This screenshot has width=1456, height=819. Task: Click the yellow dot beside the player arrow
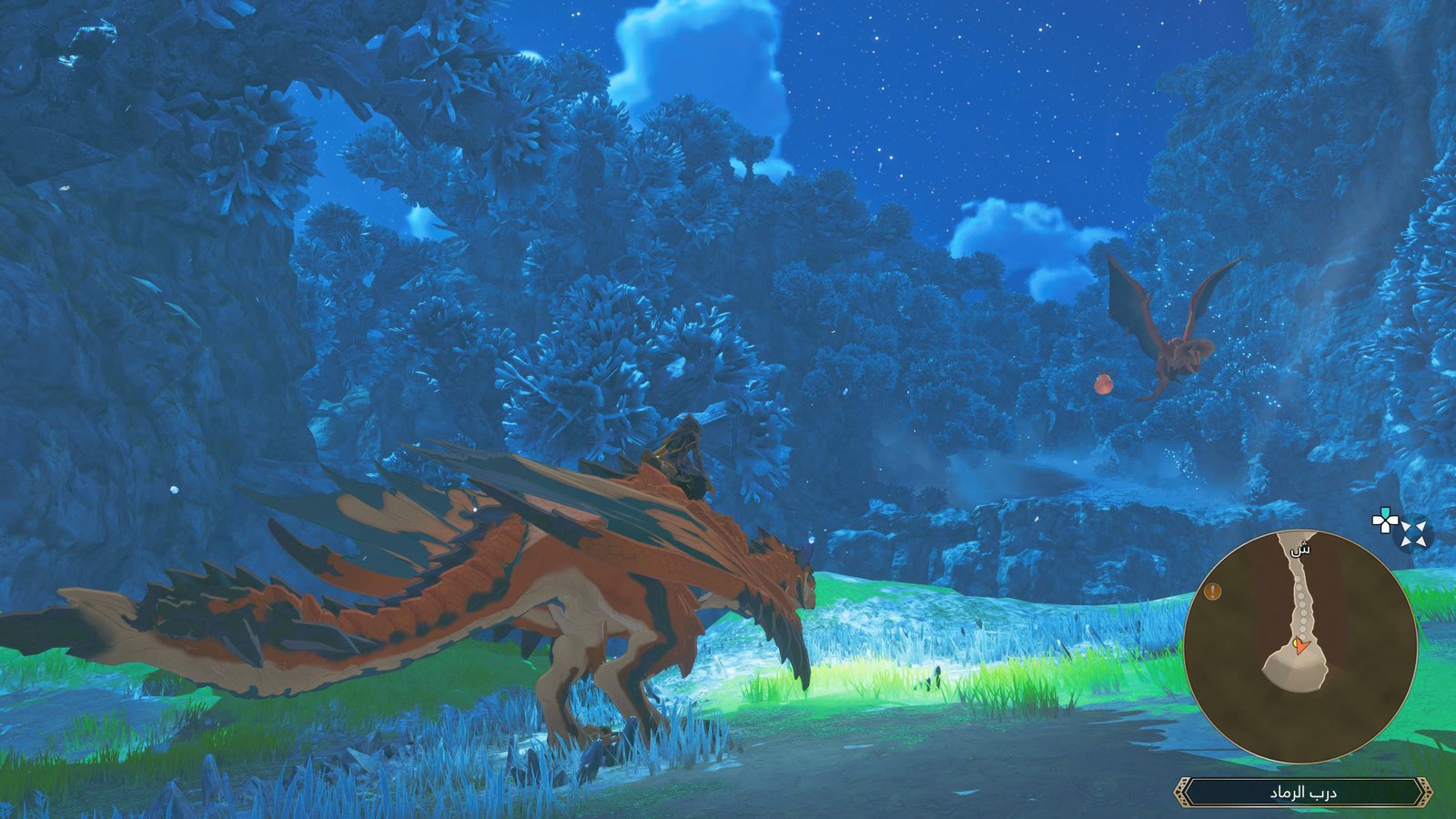1295,642
